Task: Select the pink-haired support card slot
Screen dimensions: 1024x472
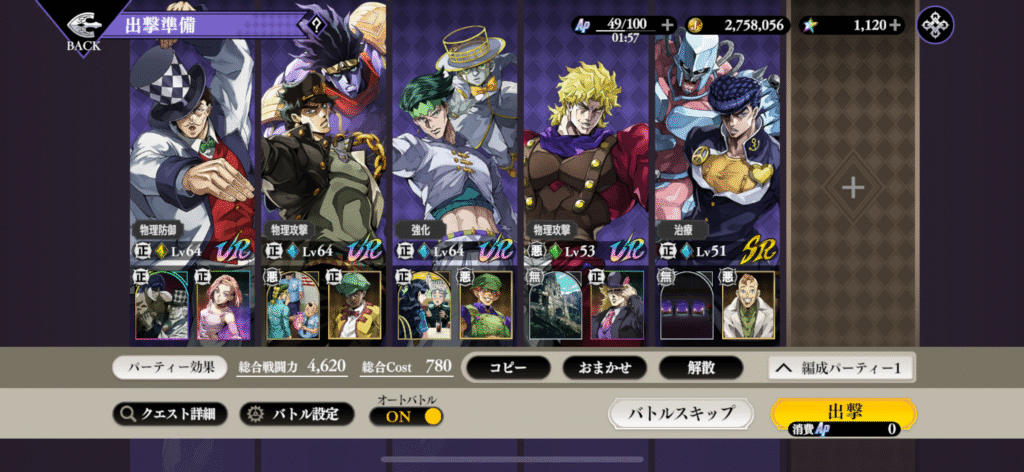Action: coord(222,304)
